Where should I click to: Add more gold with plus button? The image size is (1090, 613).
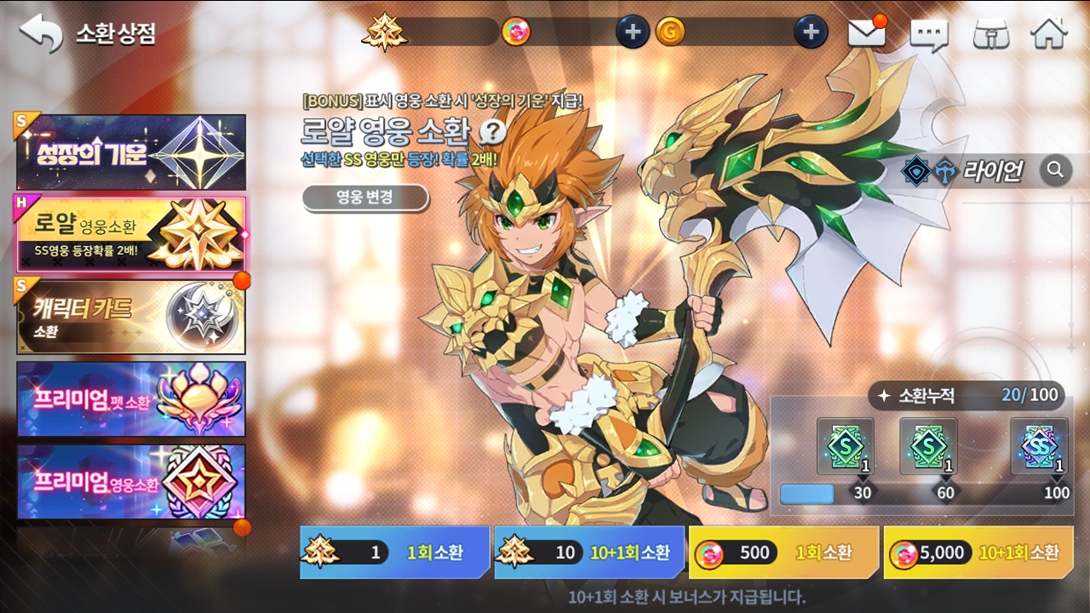[x=810, y=32]
